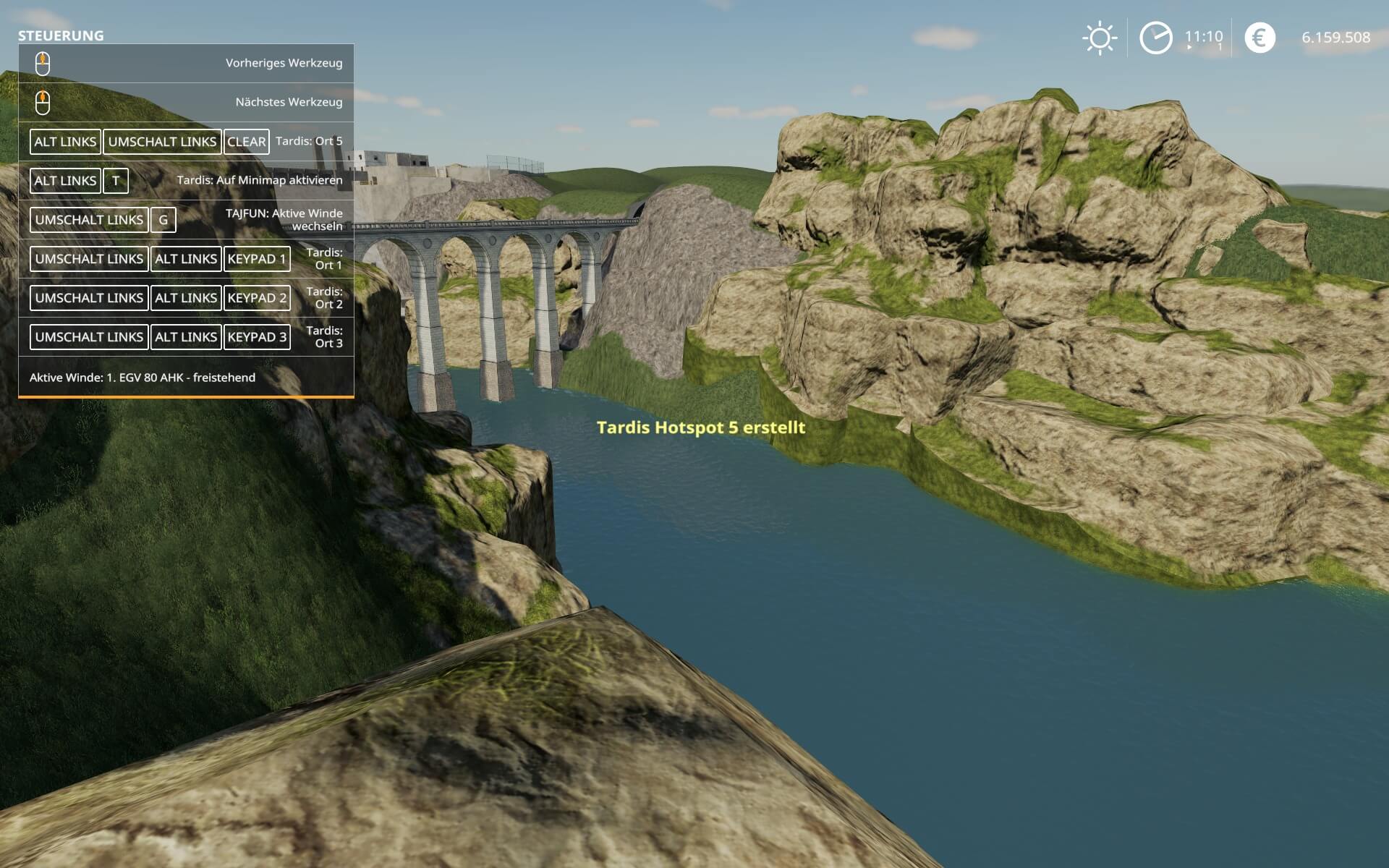
Task: Click the sun weather icon
Action: click(x=1100, y=38)
